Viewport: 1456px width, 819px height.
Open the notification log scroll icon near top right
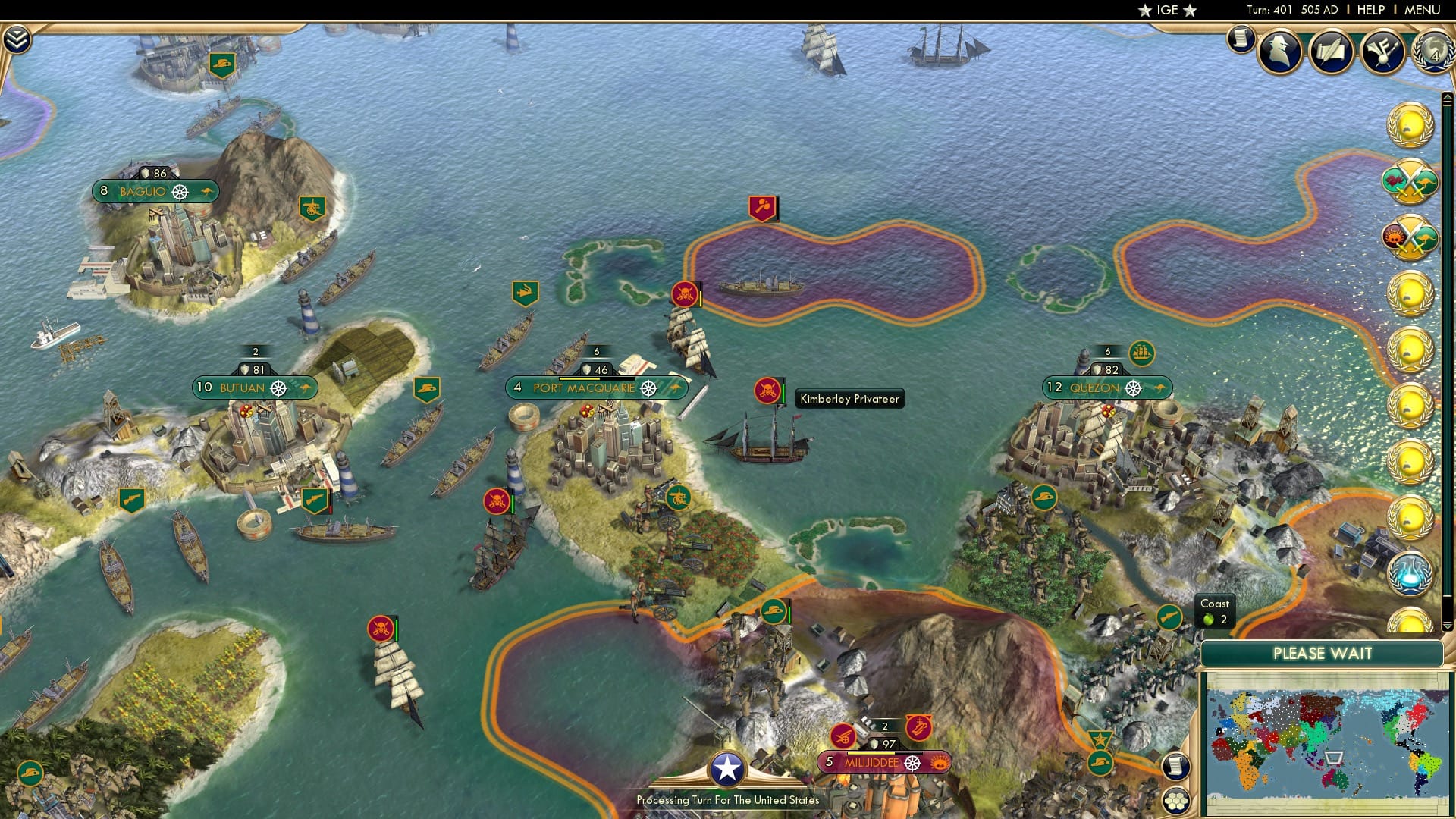tap(1241, 39)
